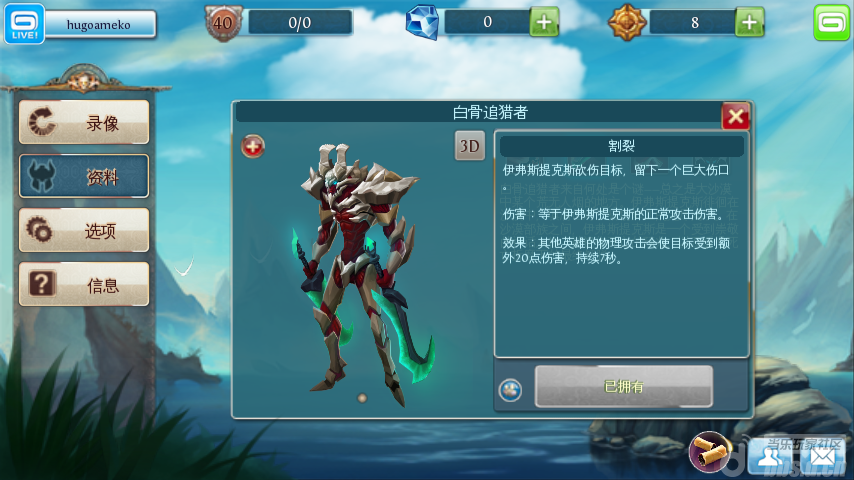Click the red plus icon above hero
Viewport: 854px width, 480px height.
pos(254,147)
